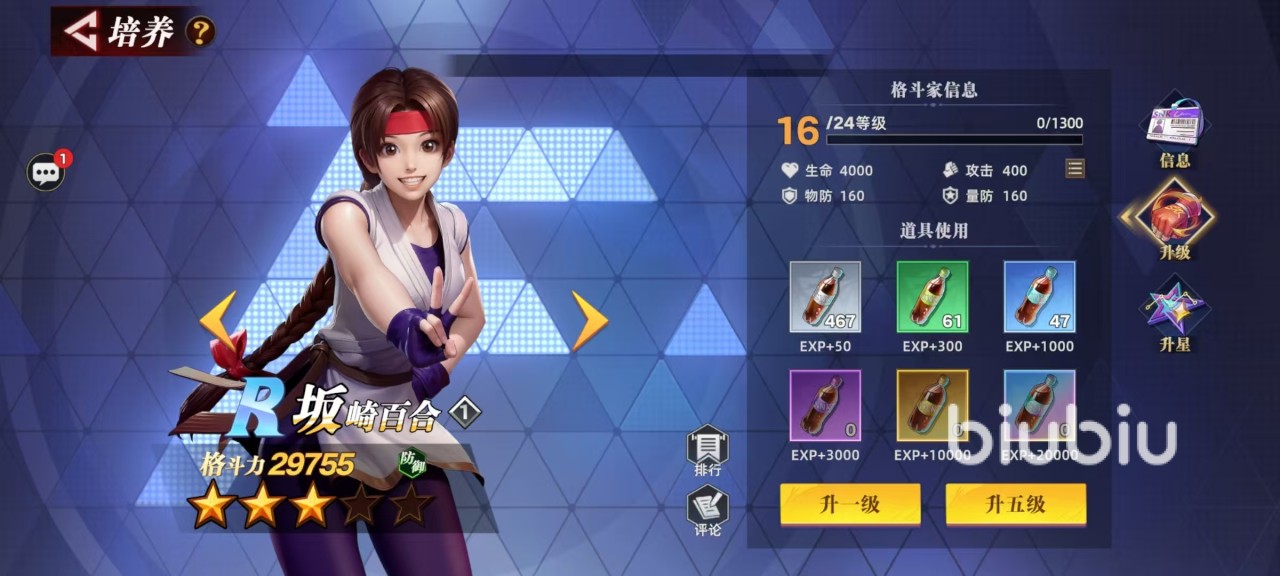Switch to previous fighter with left arrow
Viewport: 1280px width, 576px height.
(x=218, y=320)
